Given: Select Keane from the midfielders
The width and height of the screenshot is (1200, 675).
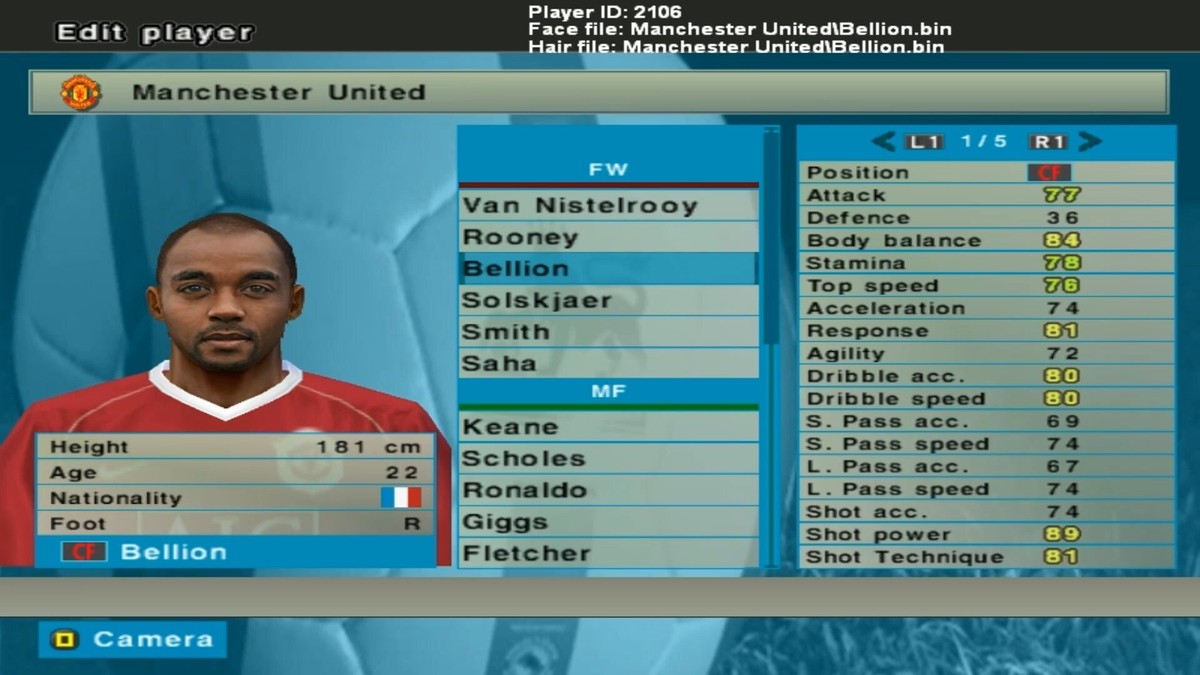Looking at the screenshot, I should pos(608,427).
